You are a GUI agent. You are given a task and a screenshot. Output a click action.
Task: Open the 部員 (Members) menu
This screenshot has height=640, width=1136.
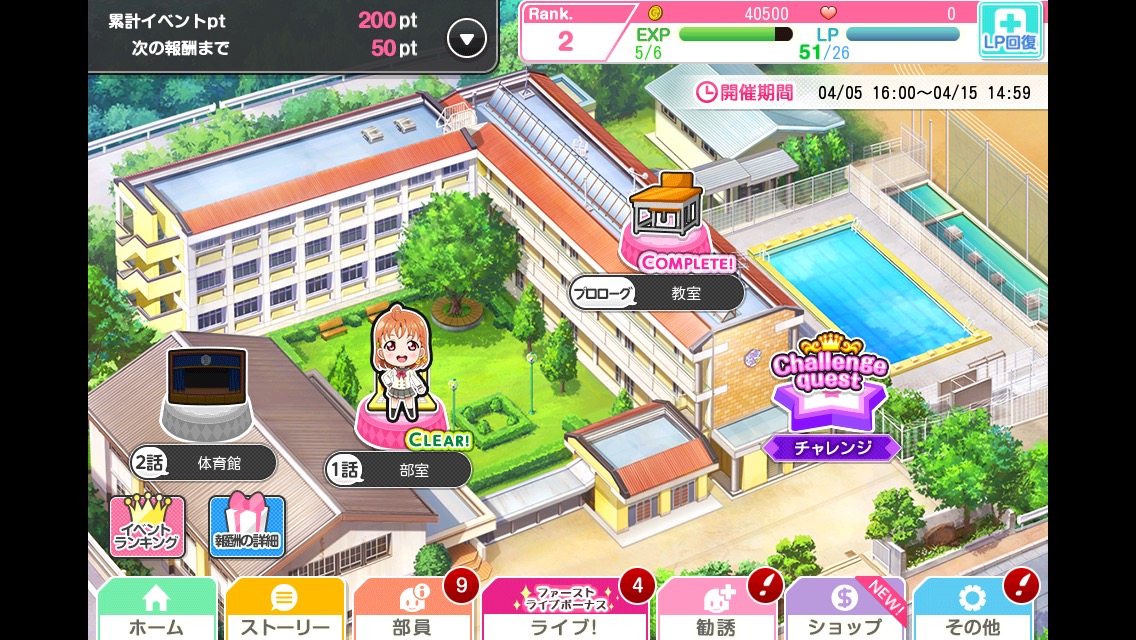click(x=412, y=610)
